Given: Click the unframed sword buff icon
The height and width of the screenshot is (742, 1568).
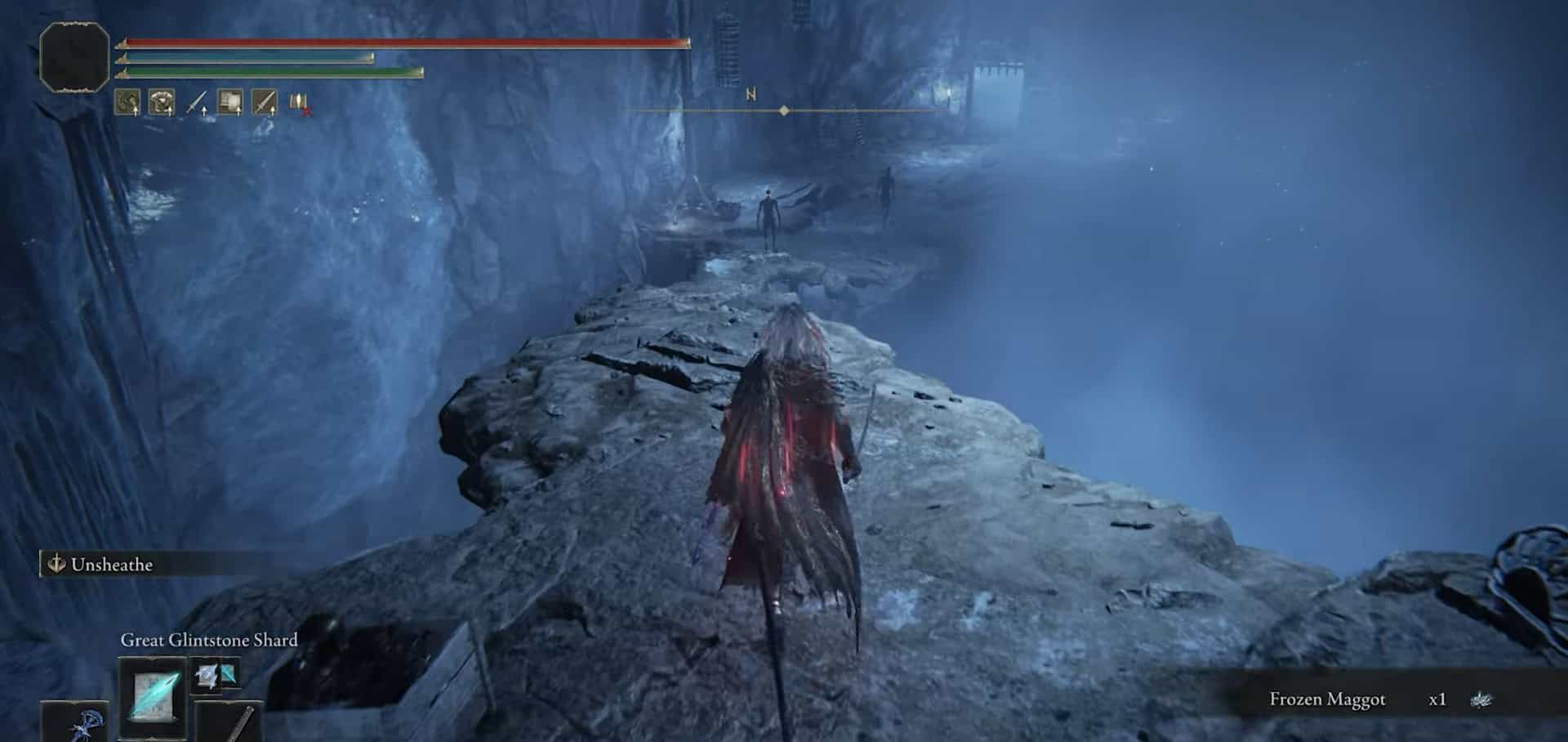Looking at the screenshot, I should (197, 103).
